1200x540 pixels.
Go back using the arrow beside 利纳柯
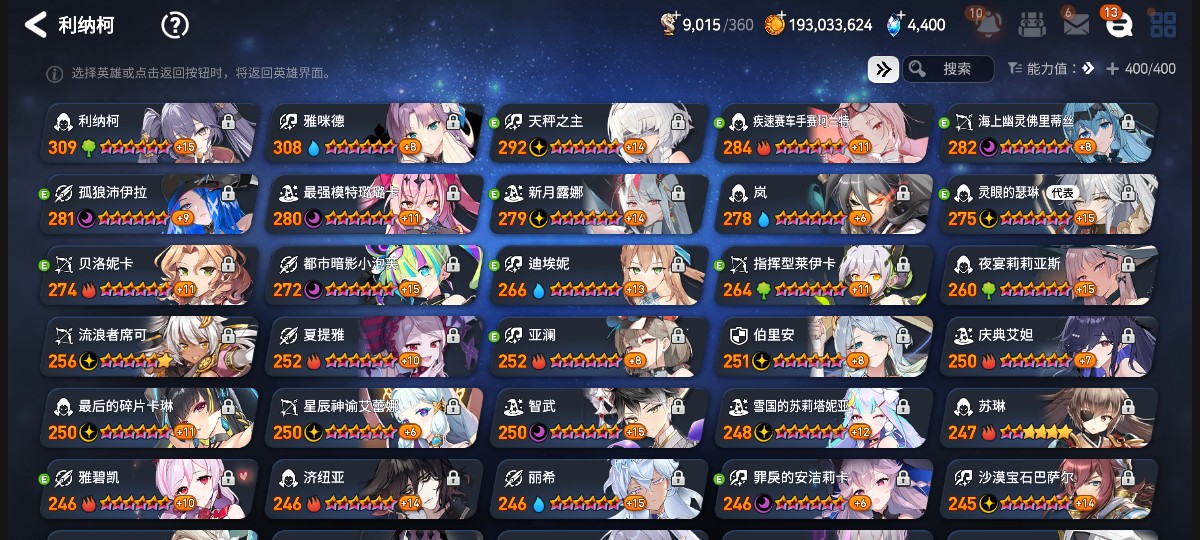click(36, 25)
